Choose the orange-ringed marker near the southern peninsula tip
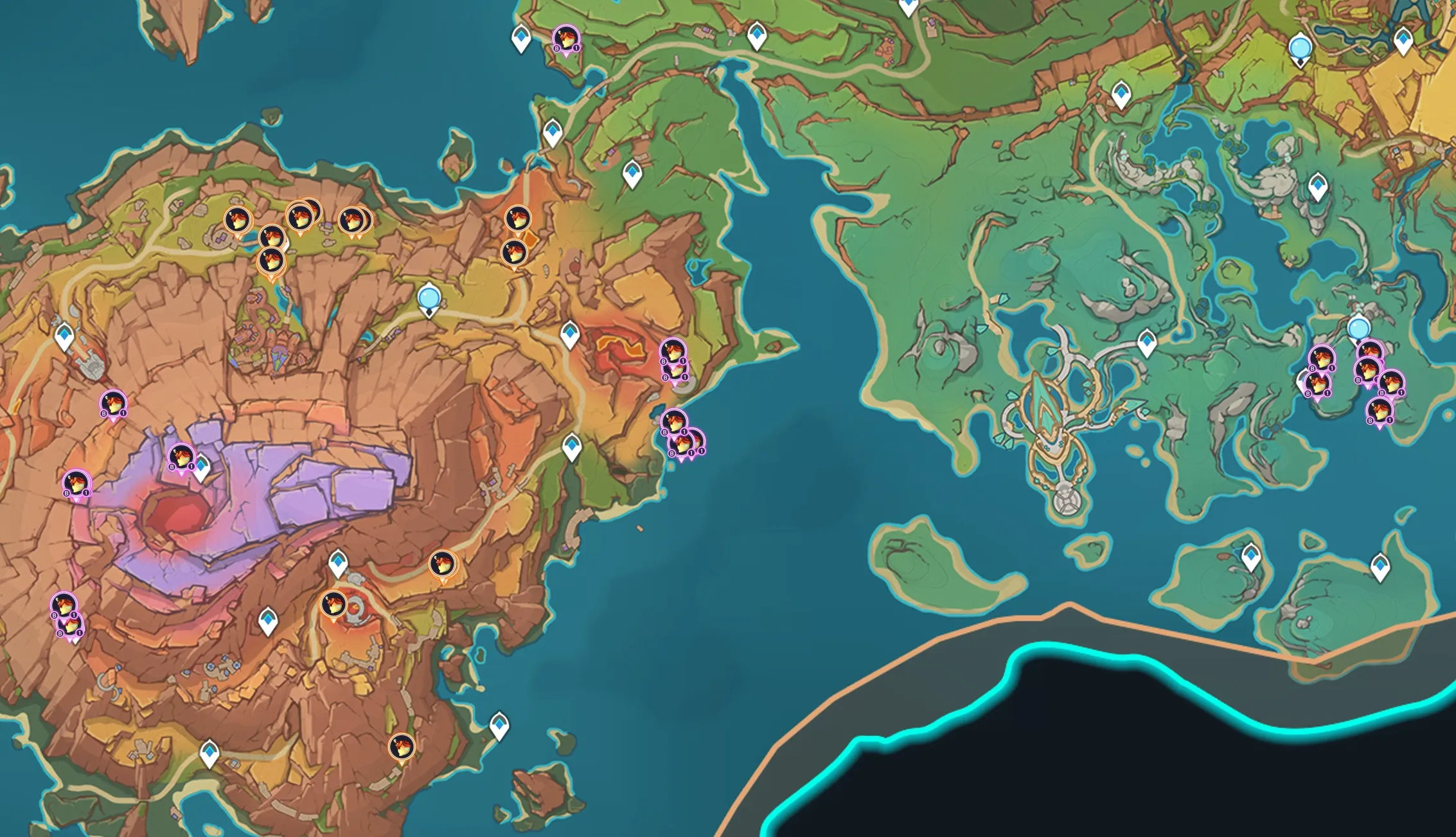The height and width of the screenshot is (837, 1456). click(x=402, y=747)
